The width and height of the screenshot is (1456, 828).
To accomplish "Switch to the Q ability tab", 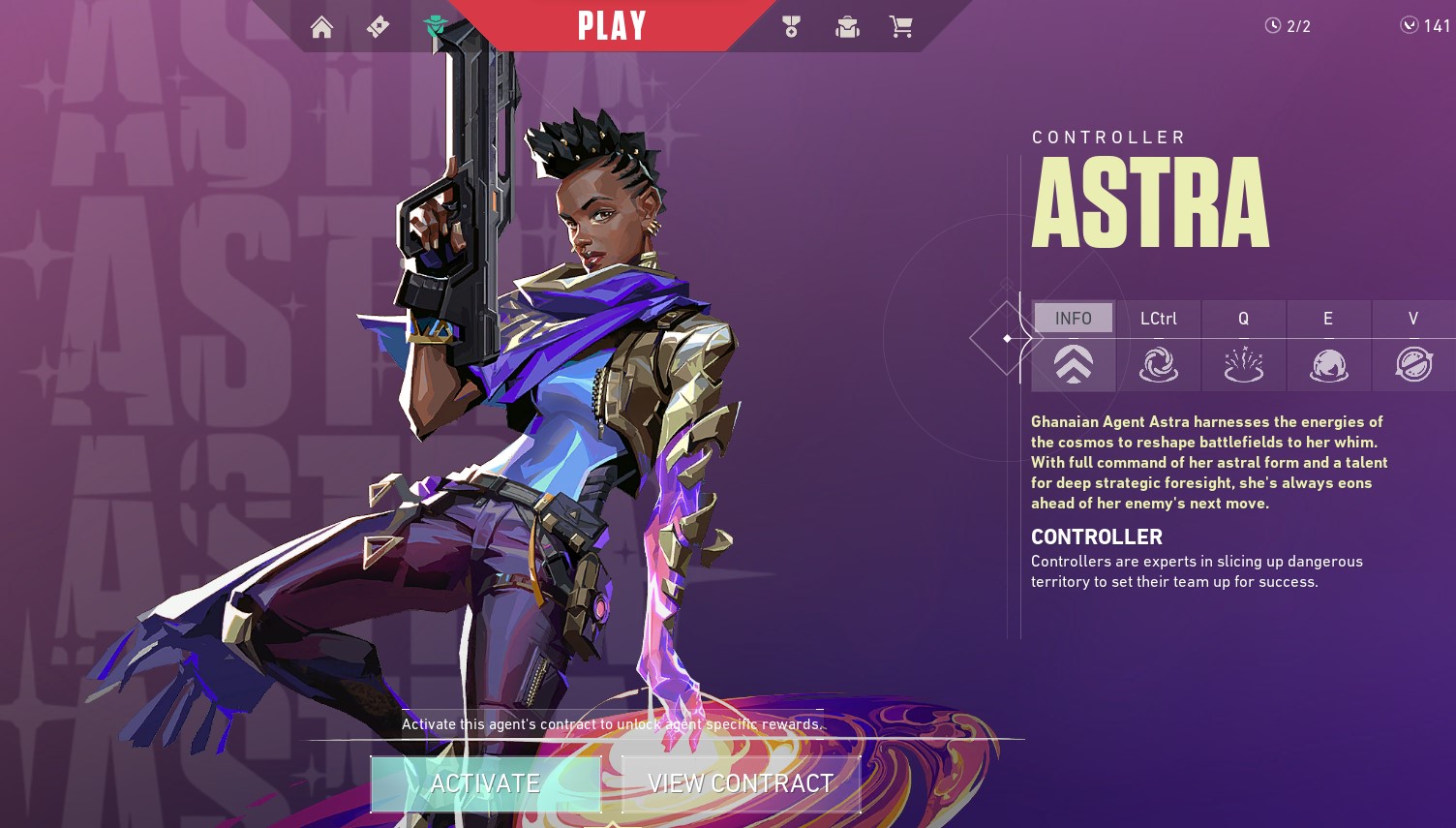I will click(x=1244, y=318).
